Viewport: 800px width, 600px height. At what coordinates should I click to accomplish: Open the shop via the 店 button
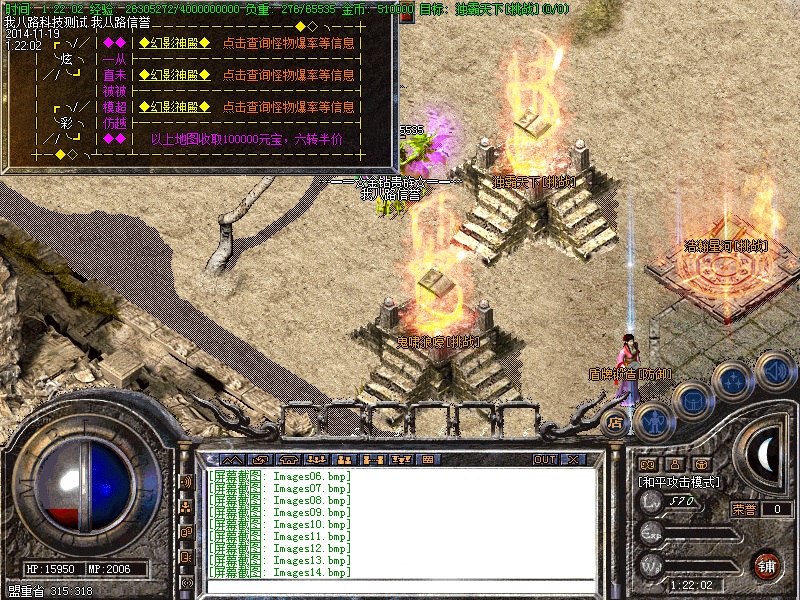616,423
